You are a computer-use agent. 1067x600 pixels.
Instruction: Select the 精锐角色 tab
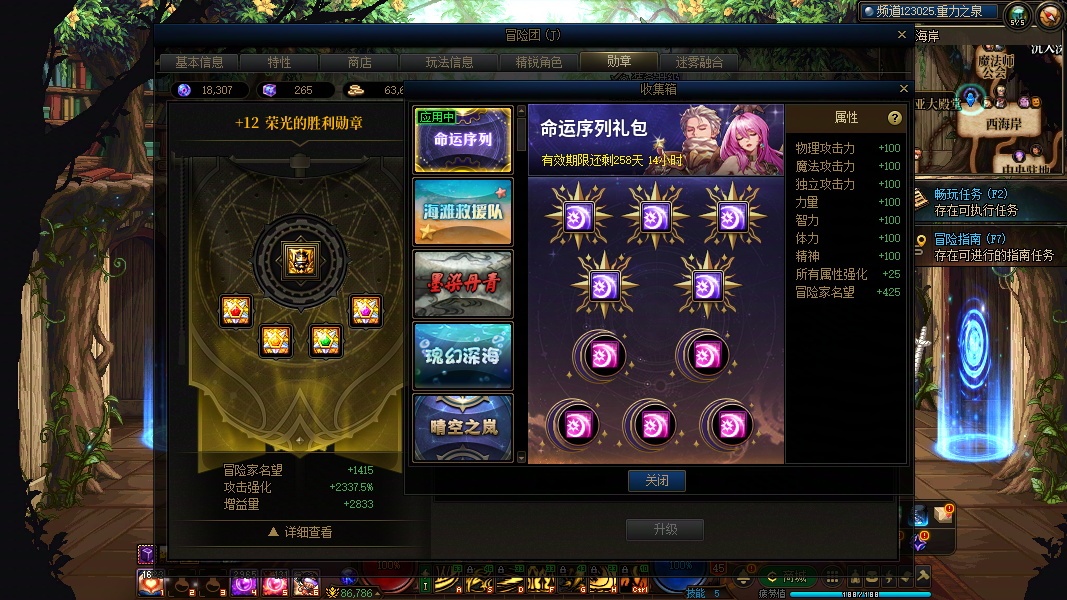pos(538,62)
